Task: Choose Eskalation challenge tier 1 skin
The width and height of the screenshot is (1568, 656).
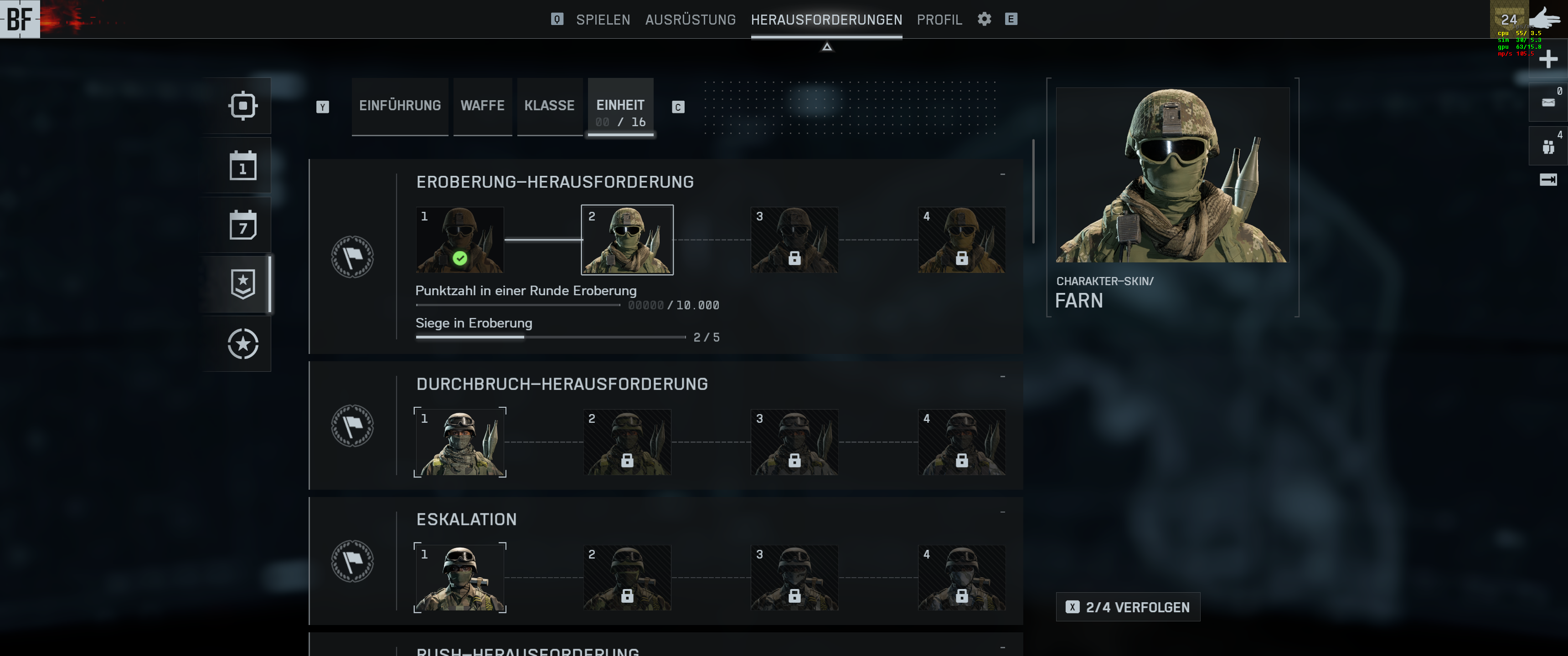Action: 459,578
